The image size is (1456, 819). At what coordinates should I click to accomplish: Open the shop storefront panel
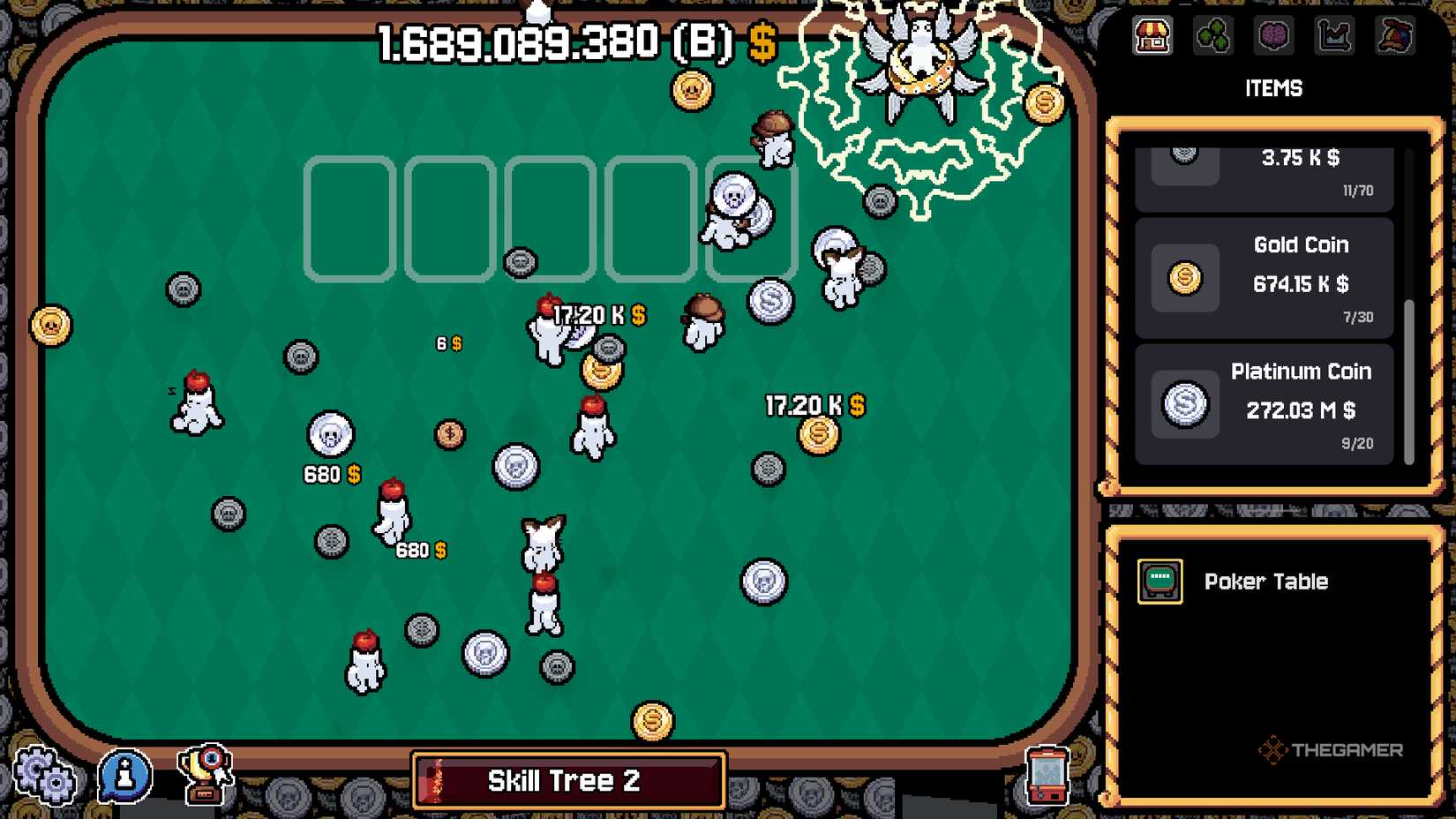1152,37
